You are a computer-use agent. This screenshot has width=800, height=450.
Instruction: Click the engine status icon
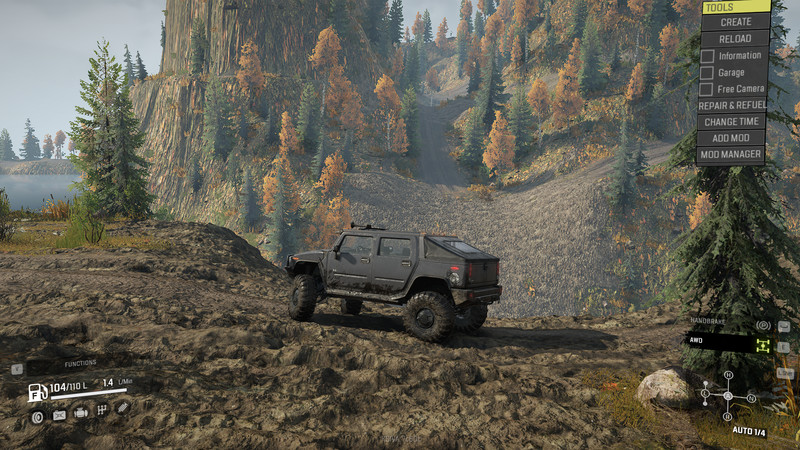coord(81,411)
